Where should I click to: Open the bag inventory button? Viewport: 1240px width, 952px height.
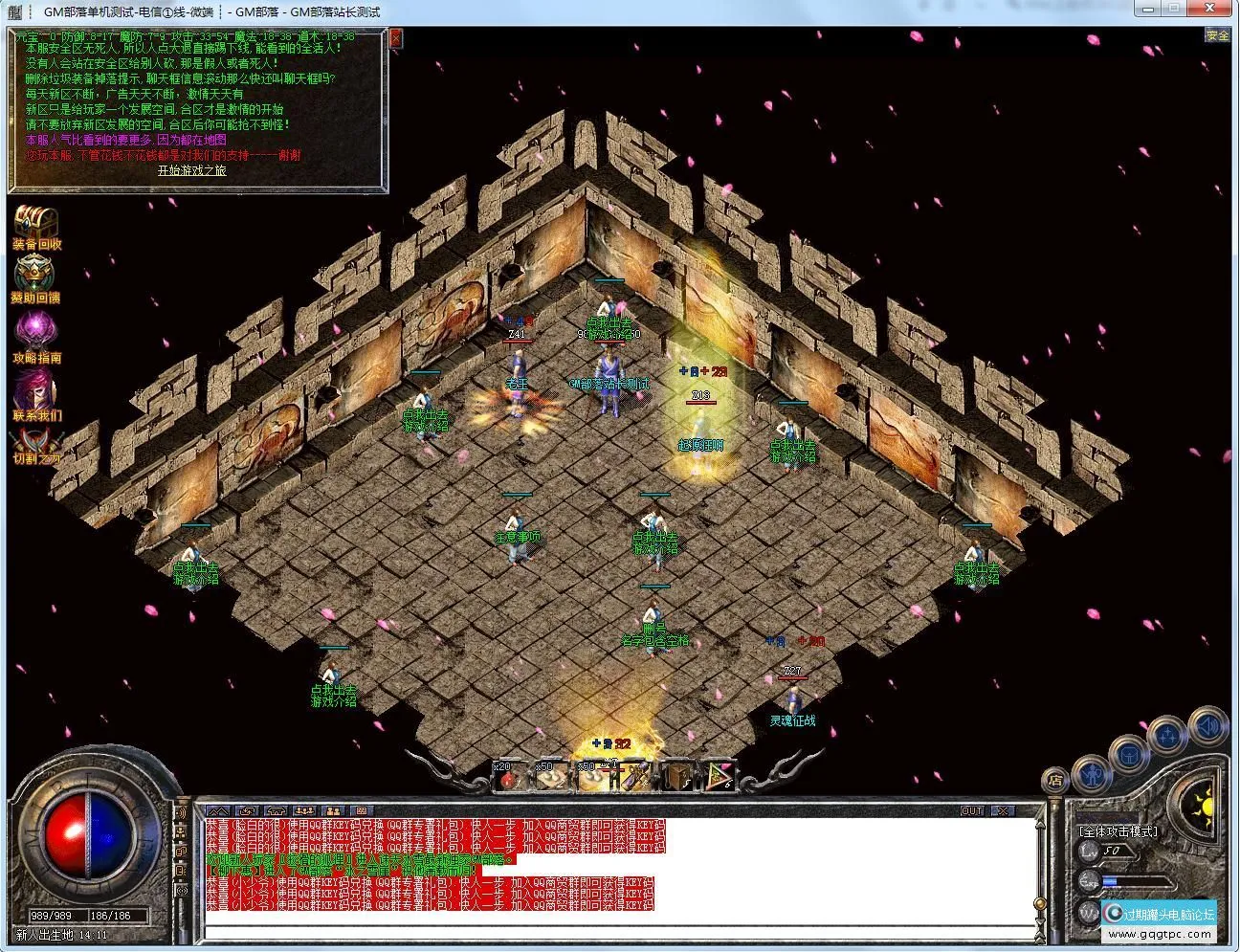[x=1130, y=754]
